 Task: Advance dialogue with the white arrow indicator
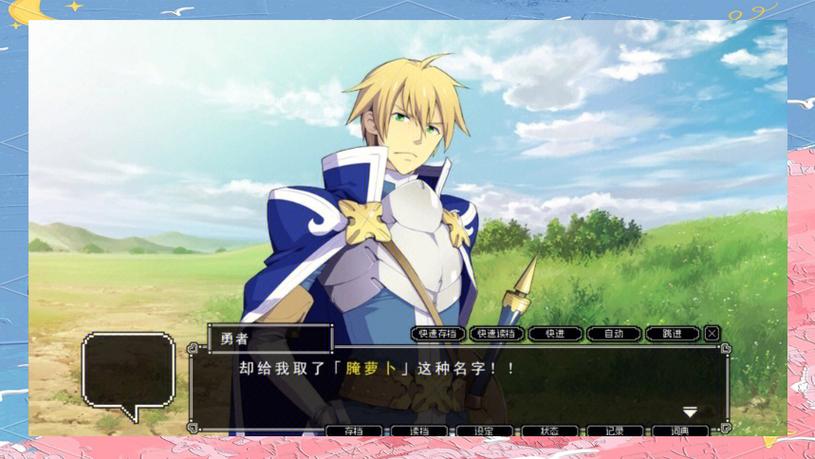(x=689, y=412)
